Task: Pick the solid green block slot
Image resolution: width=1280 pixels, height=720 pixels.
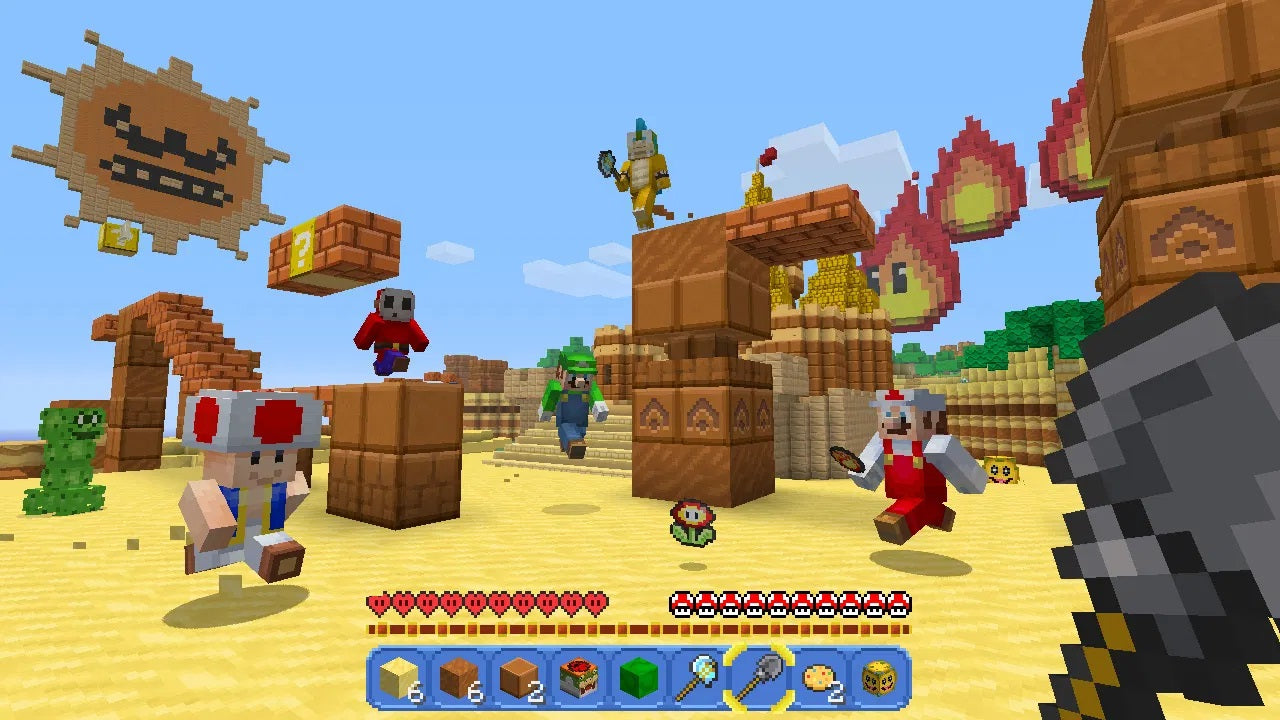Action: pos(636,679)
